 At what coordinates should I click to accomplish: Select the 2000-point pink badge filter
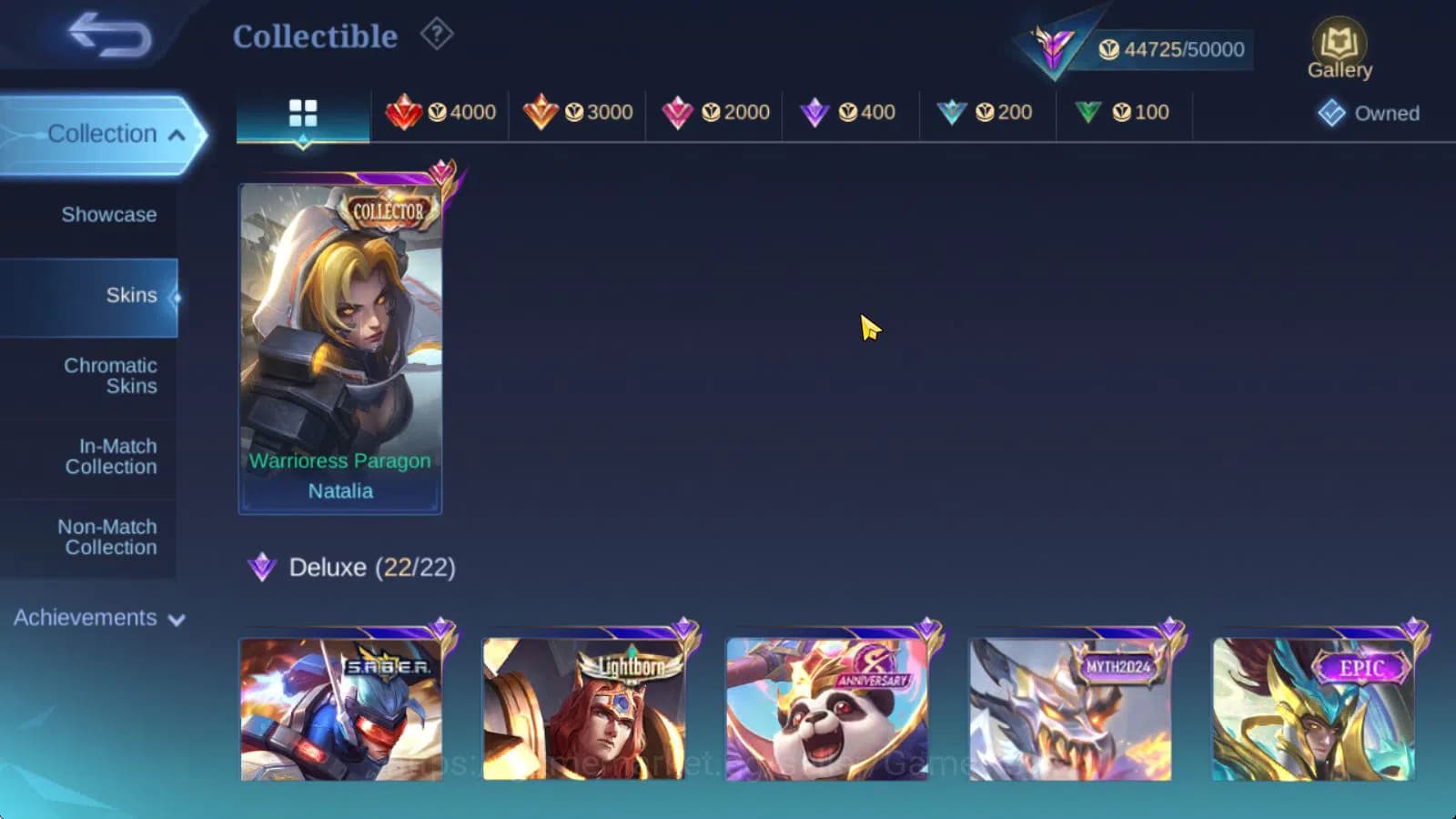(716, 112)
